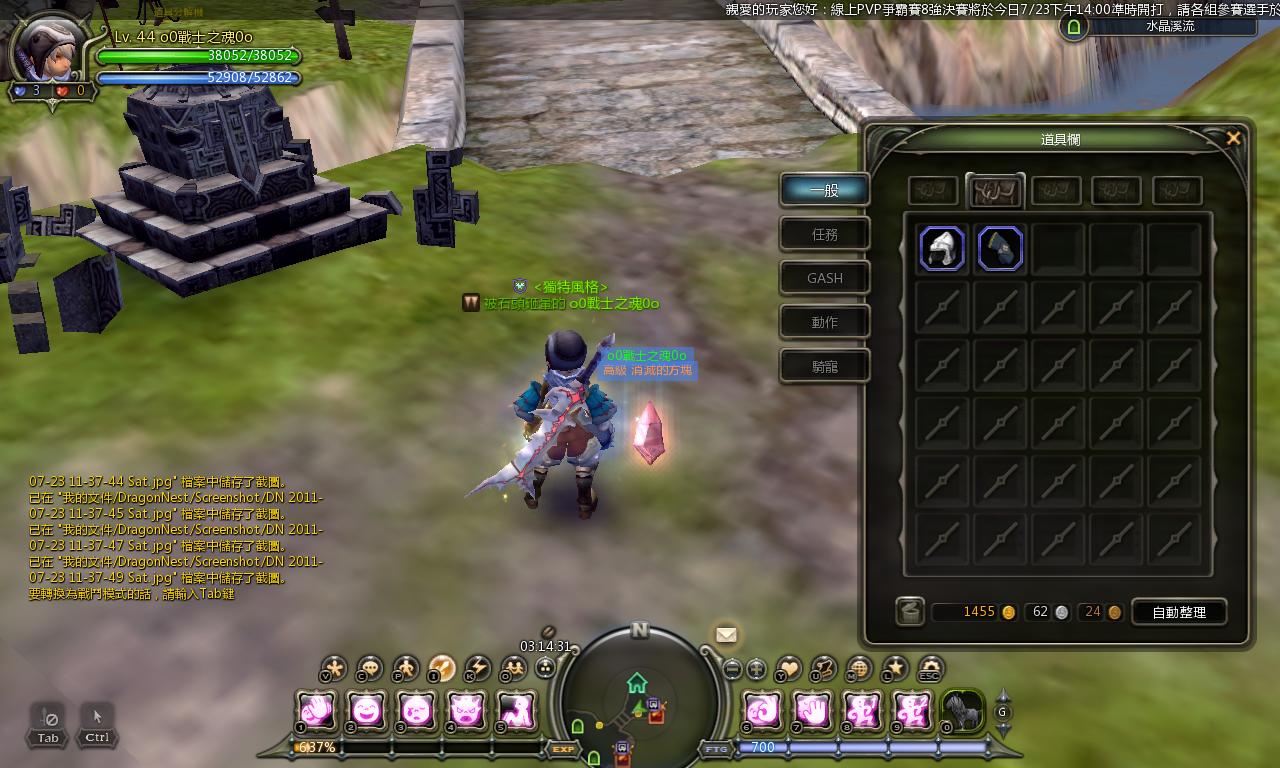The width and height of the screenshot is (1280, 768).
Task: Click the circular minimap
Action: tap(640, 695)
